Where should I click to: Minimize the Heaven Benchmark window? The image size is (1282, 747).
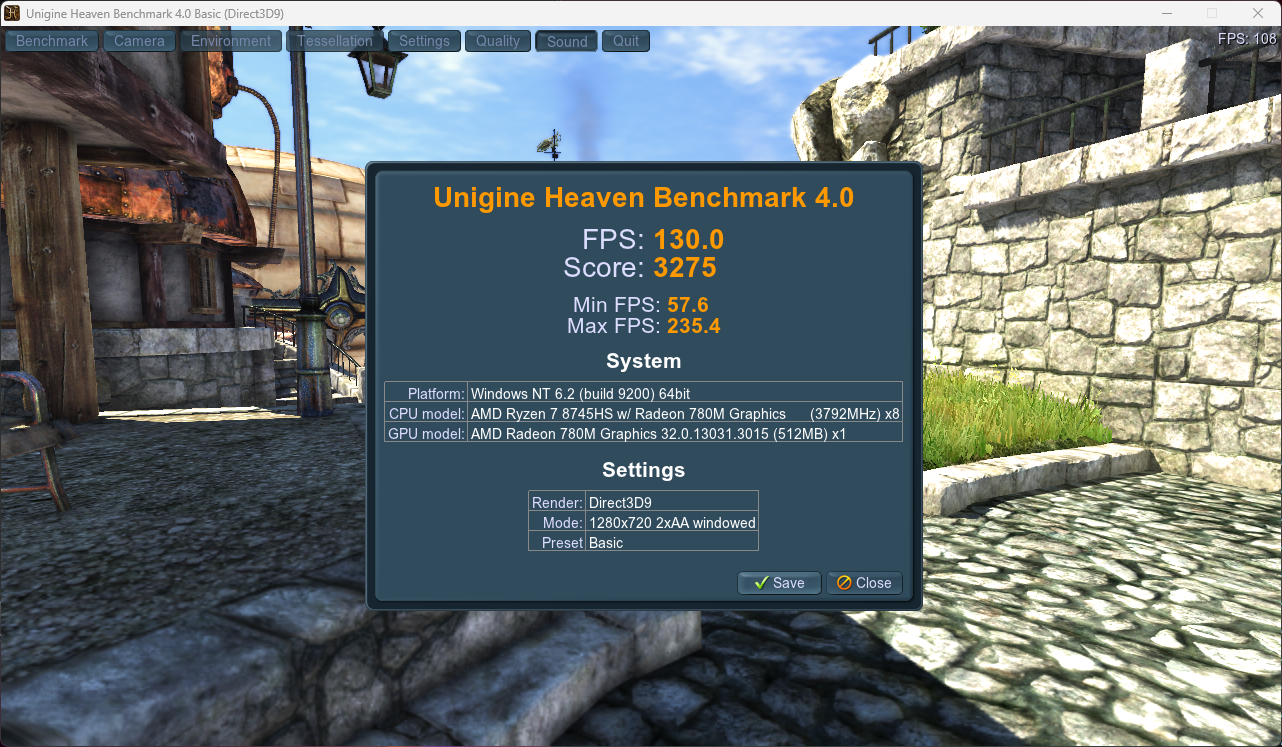[1166, 13]
